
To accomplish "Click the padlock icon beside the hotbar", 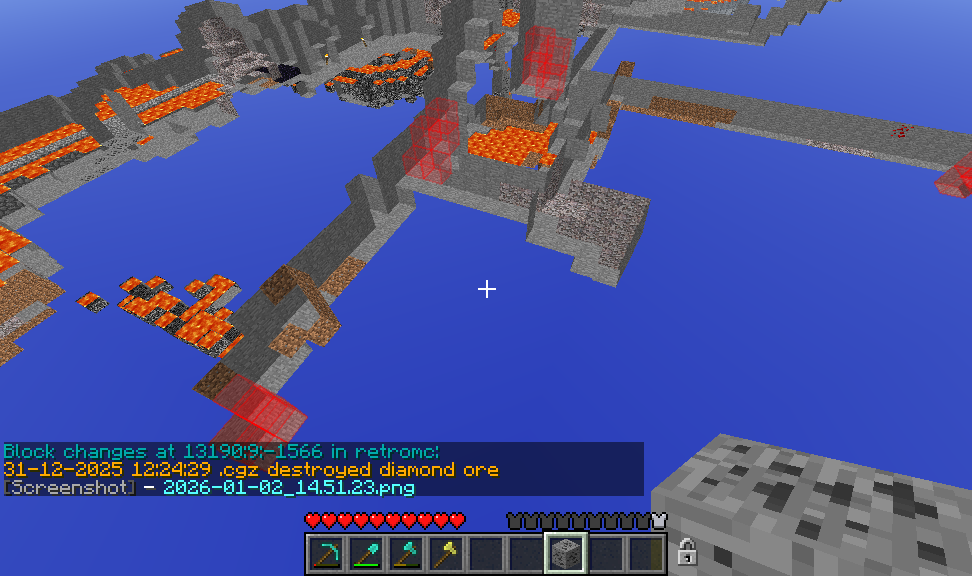I will pyautogui.click(x=686, y=551).
